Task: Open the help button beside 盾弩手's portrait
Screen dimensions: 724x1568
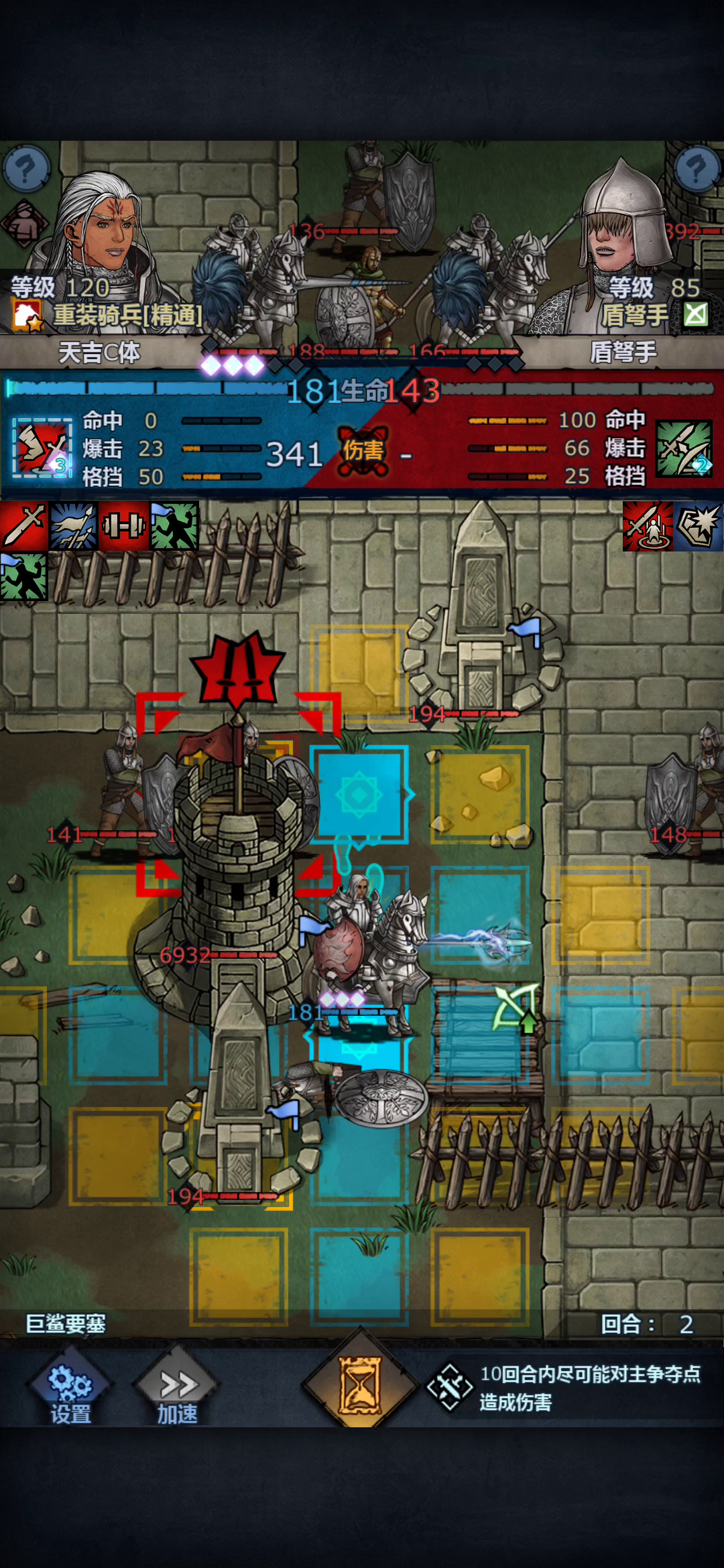Action: 697,168
